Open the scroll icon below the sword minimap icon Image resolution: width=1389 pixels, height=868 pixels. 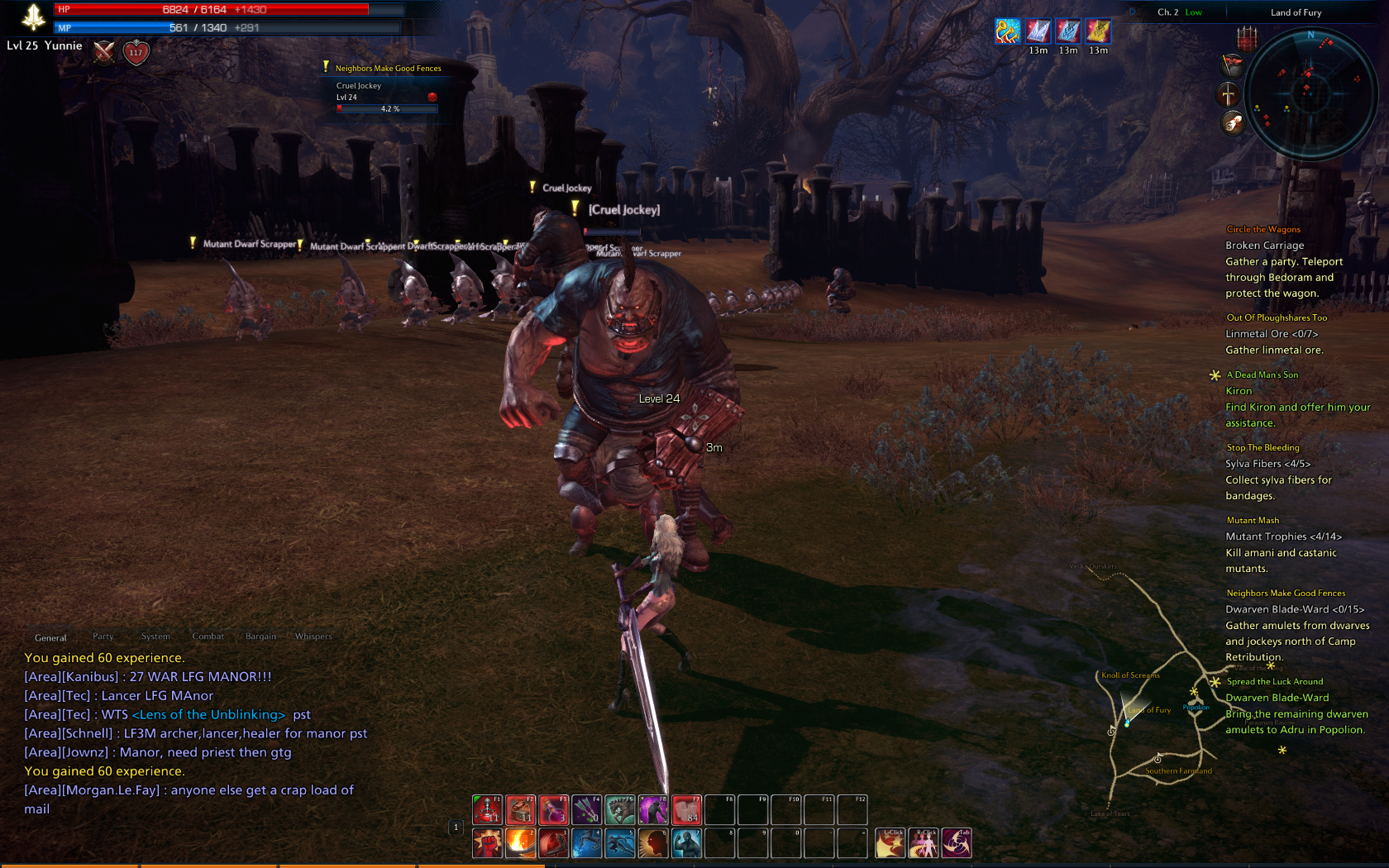1233,122
